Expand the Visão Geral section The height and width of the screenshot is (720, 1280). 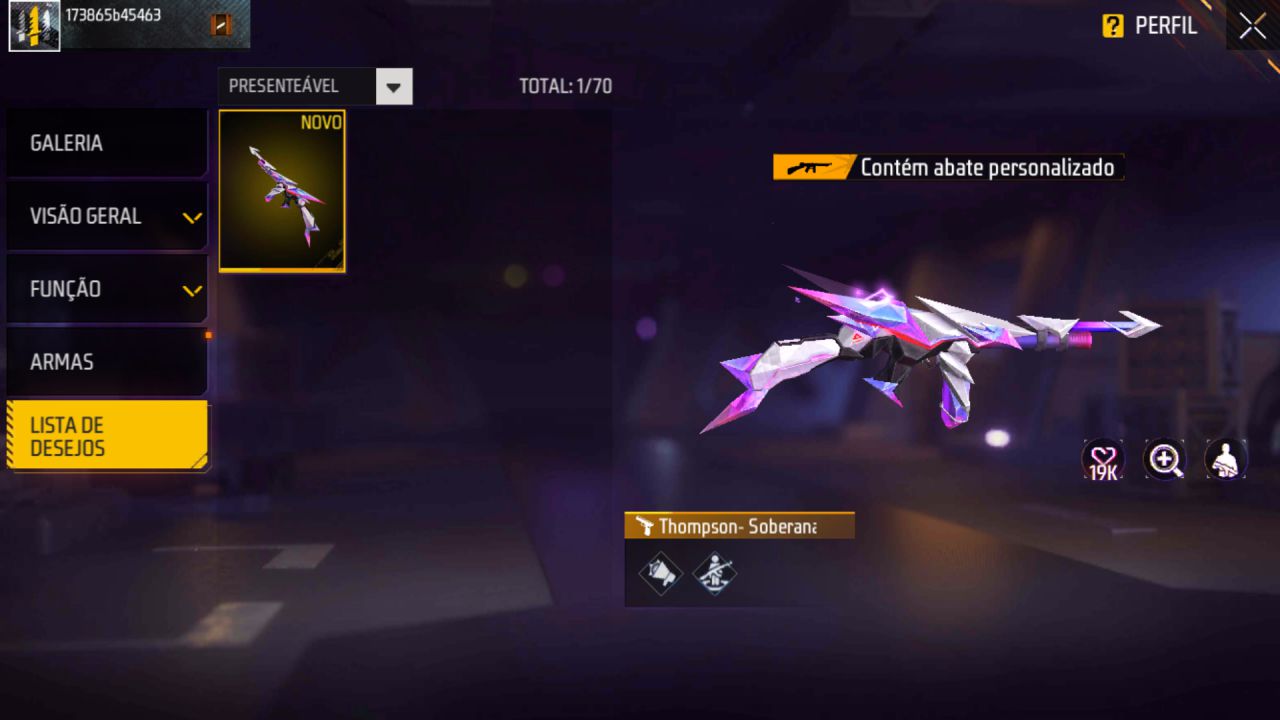click(106, 216)
